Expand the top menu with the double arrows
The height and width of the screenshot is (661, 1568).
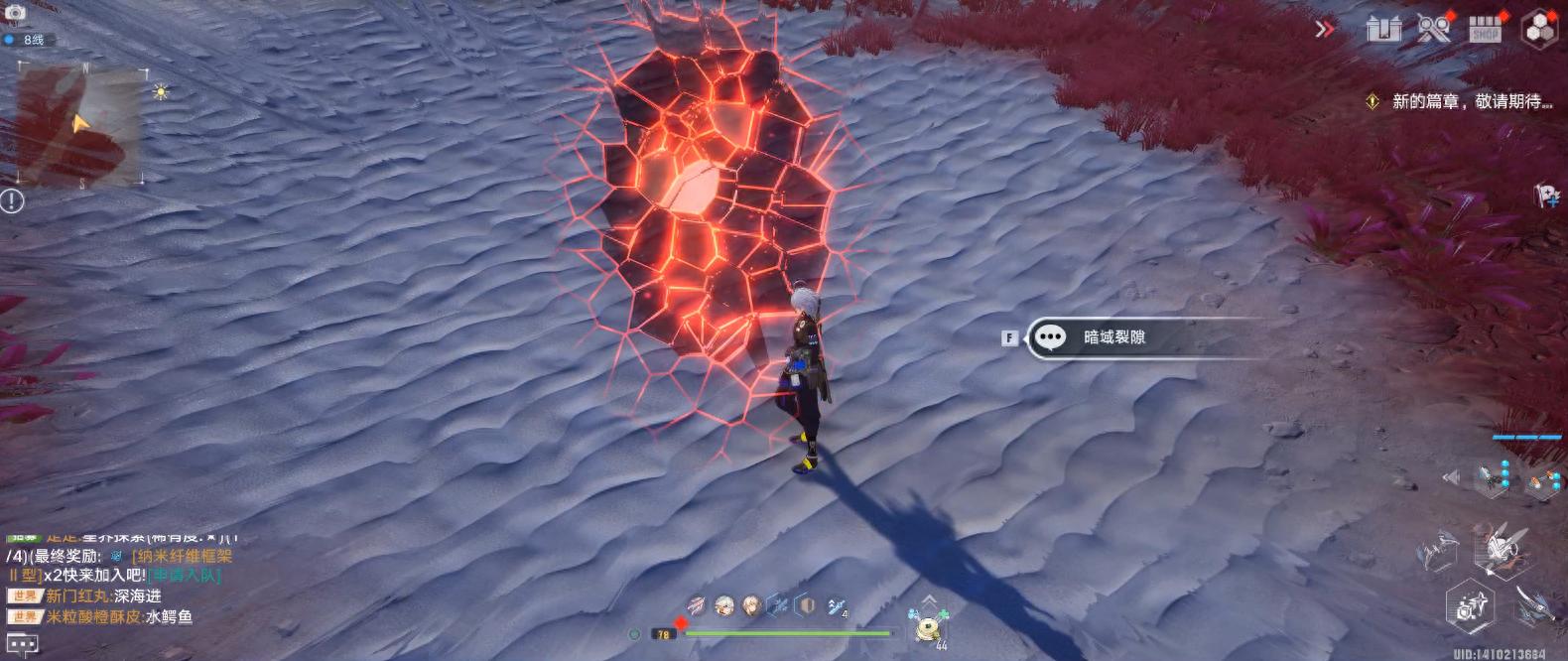coord(1324,29)
